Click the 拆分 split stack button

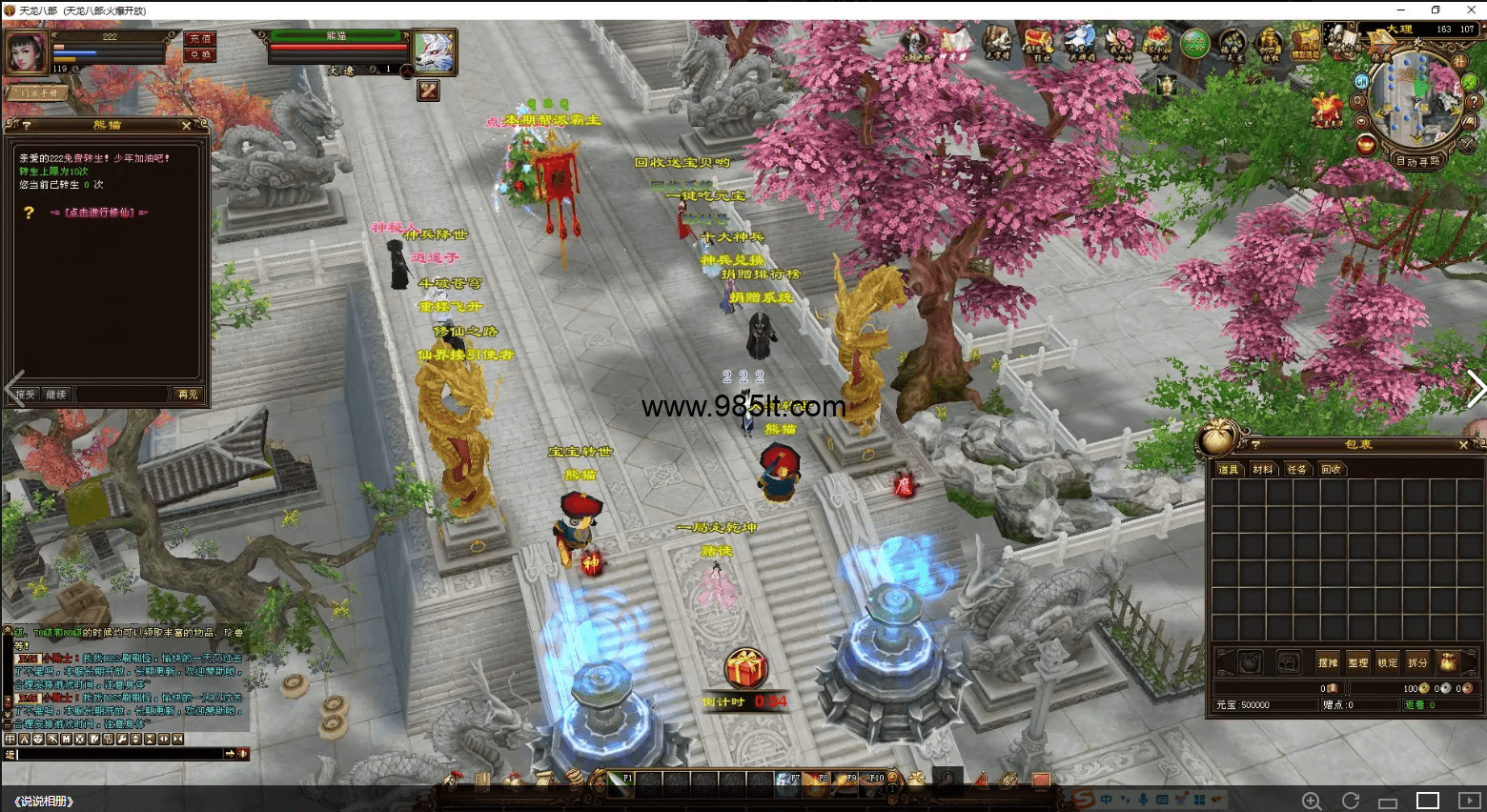pyautogui.click(x=1418, y=662)
